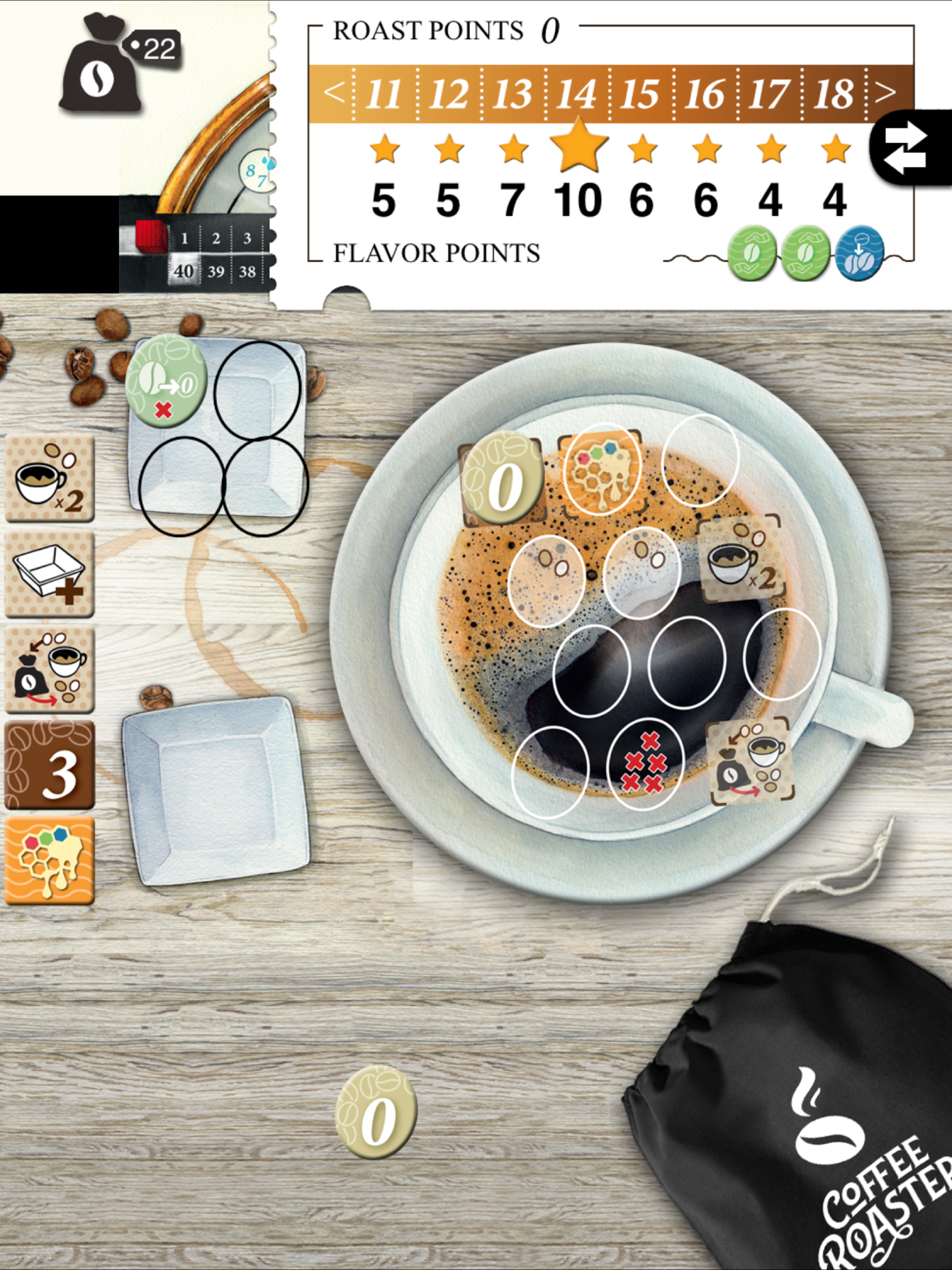Tap the blue bean effect token
This screenshot has height=1270, width=952.
pos(859,254)
